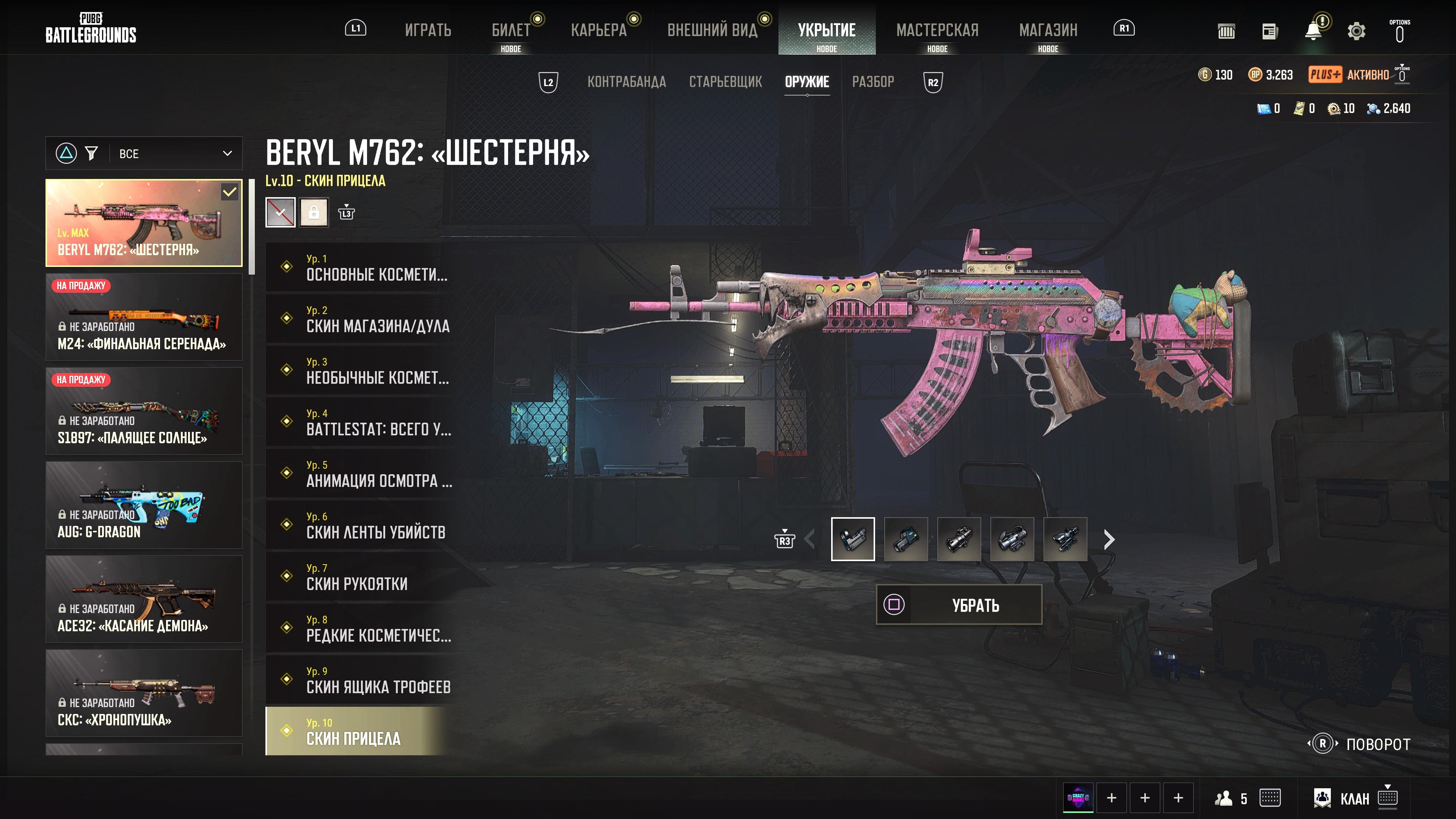Go to the МАГАЗИН tab
1456x819 pixels.
(1048, 30)
